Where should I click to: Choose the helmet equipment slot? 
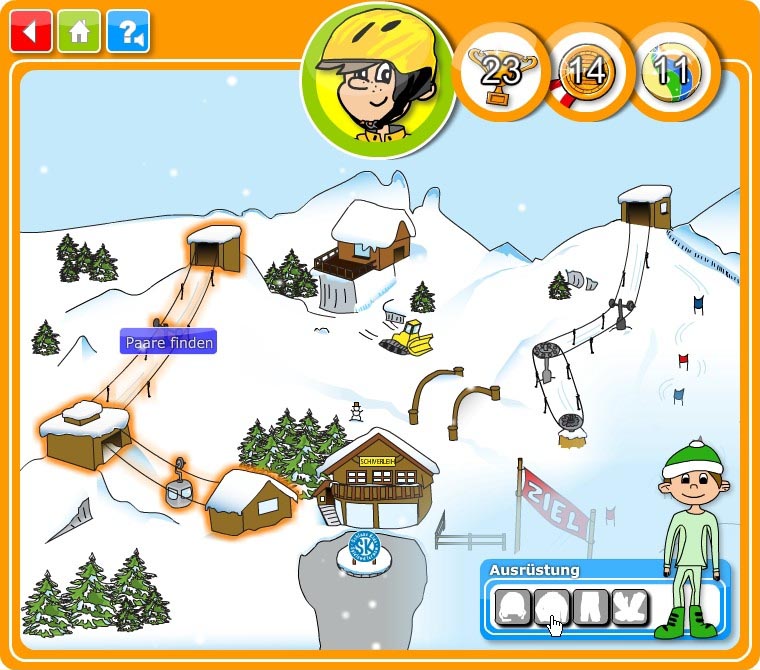coord(513,606)
